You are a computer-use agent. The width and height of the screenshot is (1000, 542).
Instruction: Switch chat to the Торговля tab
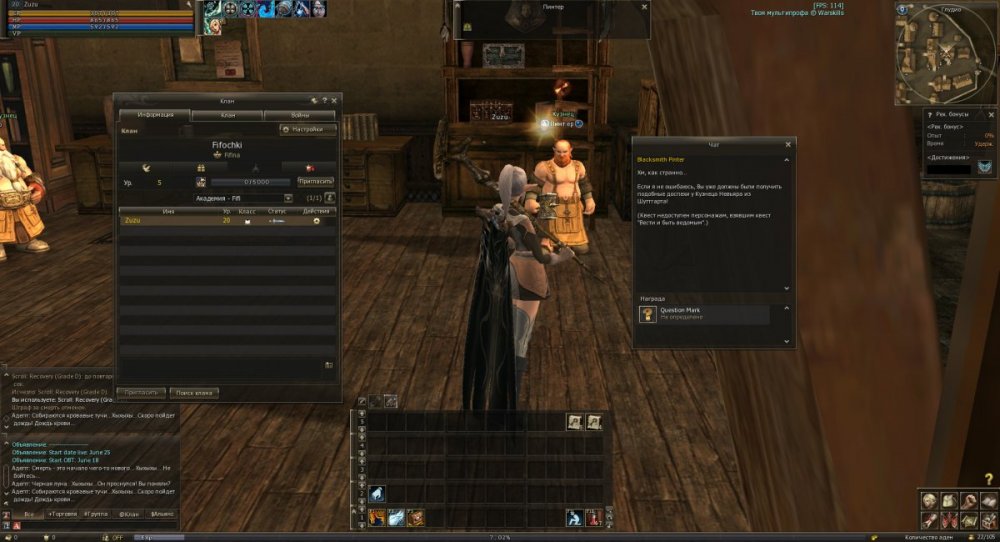click(x=62, y=513)
